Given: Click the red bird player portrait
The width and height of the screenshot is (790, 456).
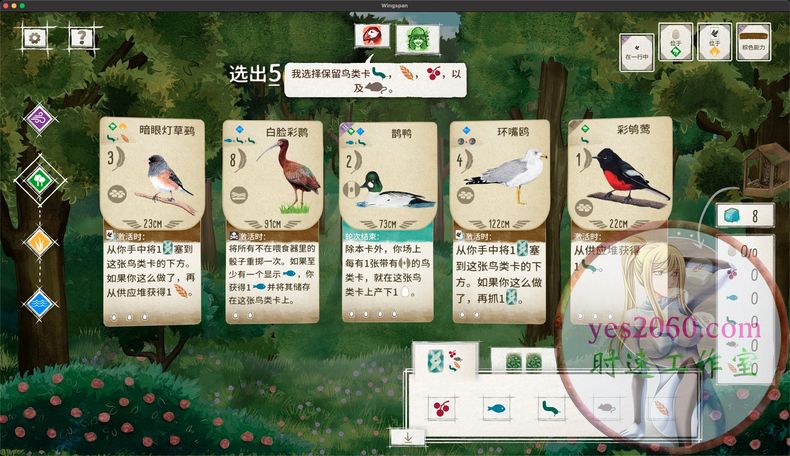Looking at the screenshot, I should [370, 36].
